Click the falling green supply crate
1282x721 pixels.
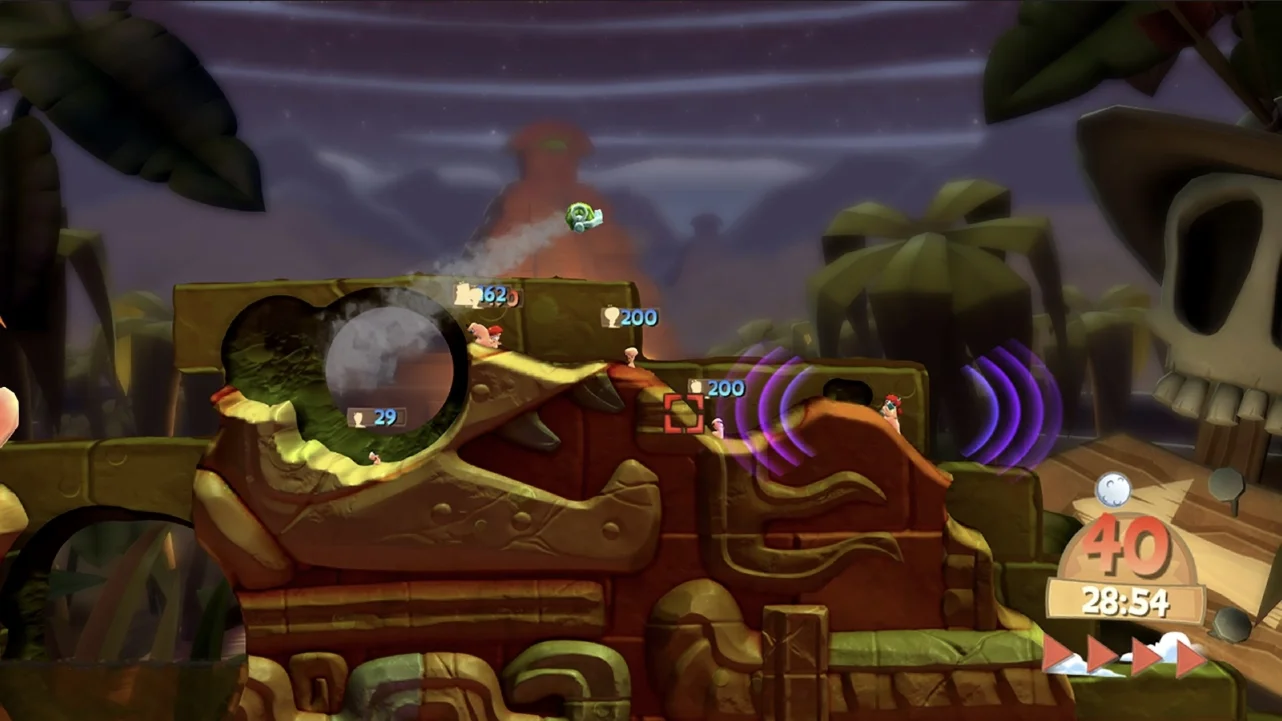tap(580, 216)
